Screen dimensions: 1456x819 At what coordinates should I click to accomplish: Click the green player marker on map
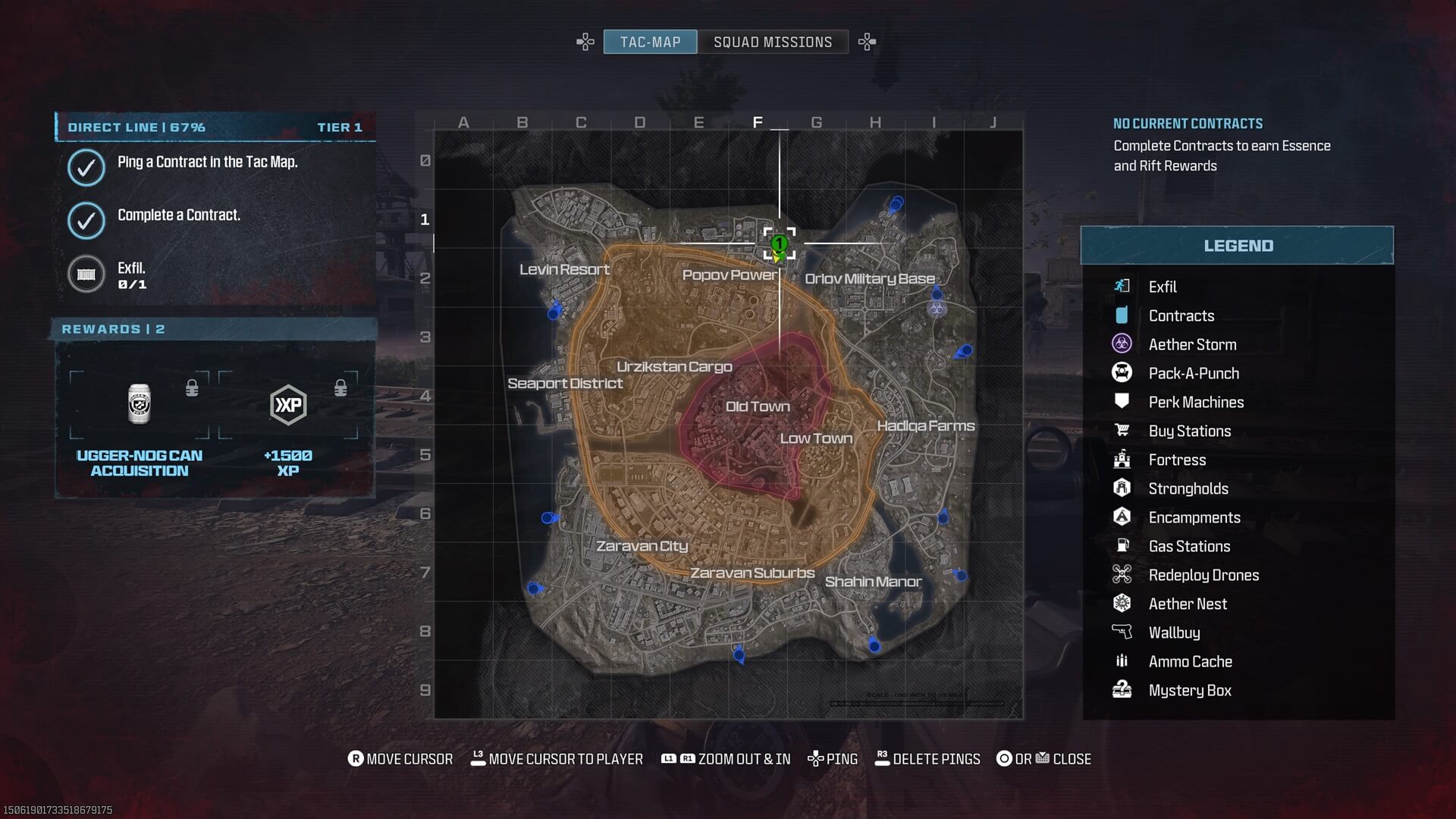[779, 244]
